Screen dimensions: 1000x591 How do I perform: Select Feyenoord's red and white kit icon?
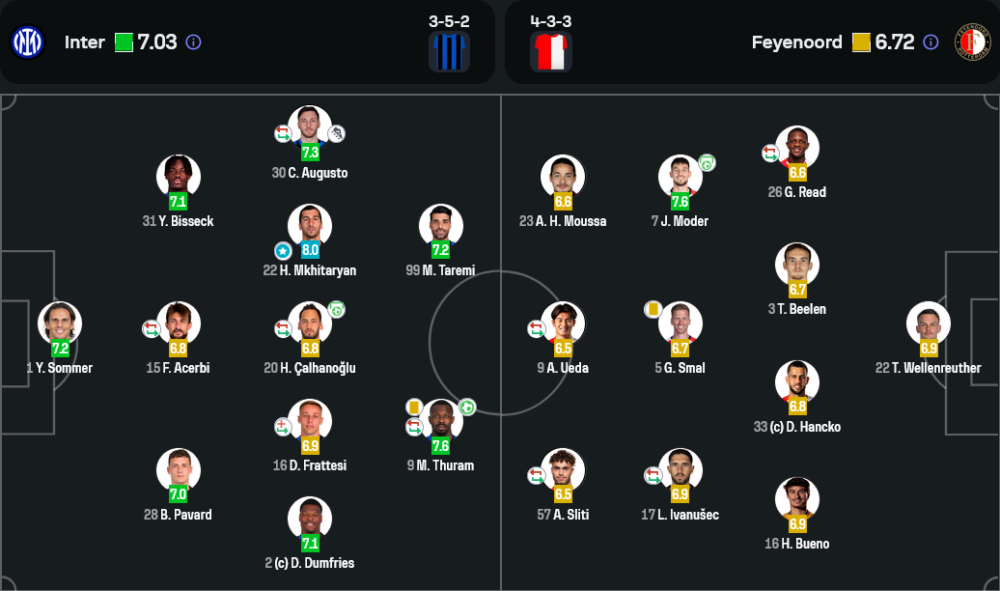point(551,51)
